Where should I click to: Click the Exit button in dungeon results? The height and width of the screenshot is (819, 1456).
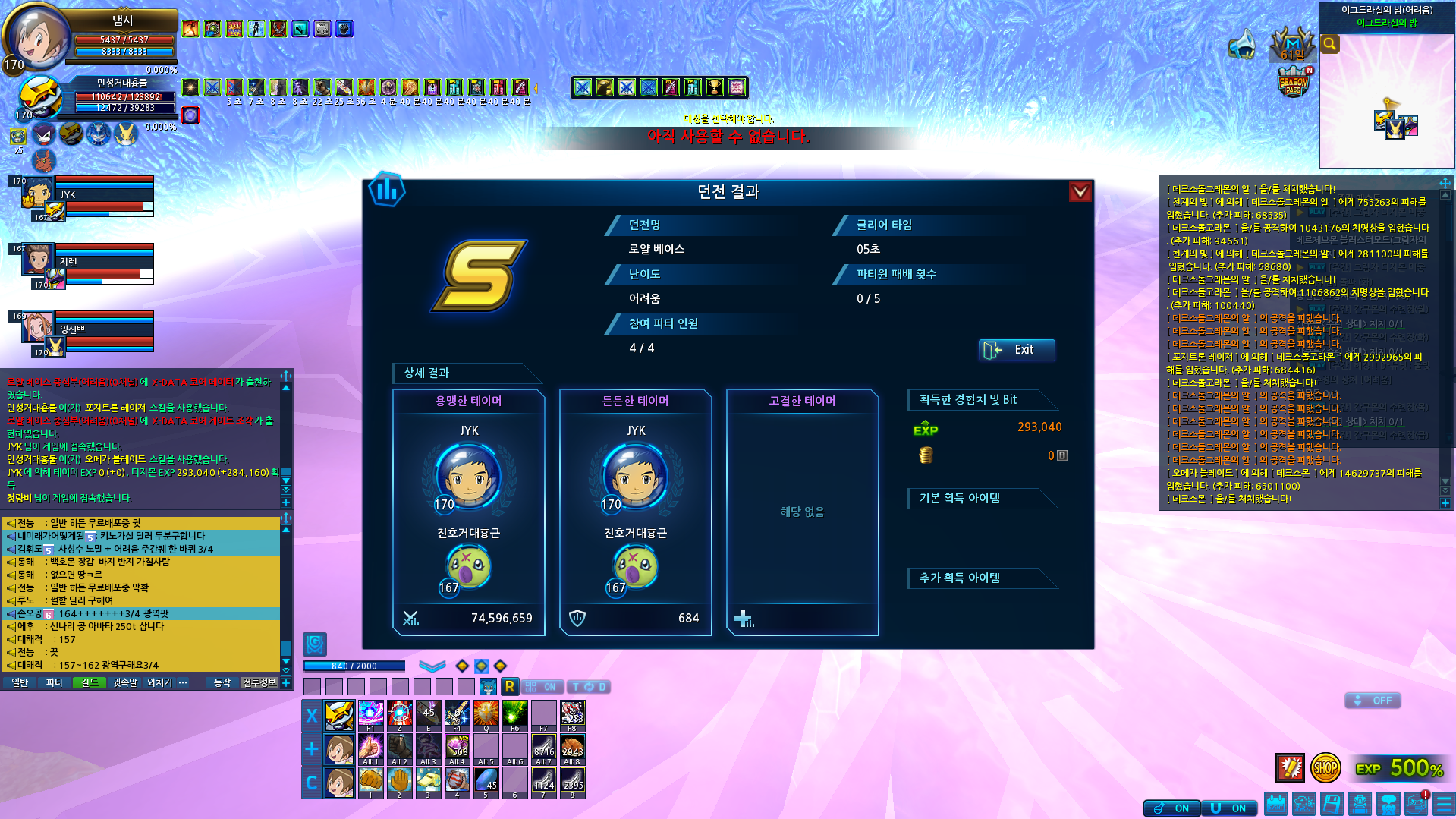click(1016, 350)
